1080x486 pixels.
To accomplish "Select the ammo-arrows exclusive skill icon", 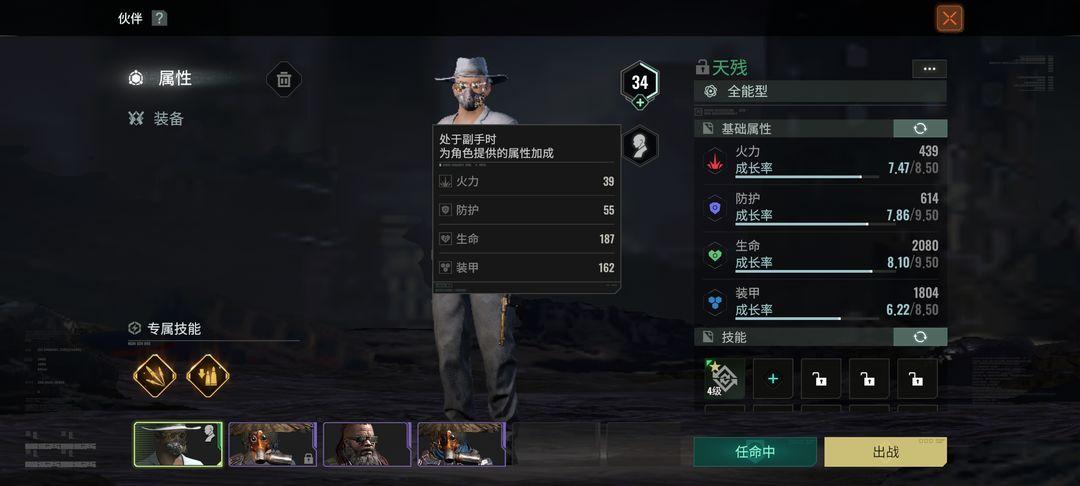I will click(208, 376).
